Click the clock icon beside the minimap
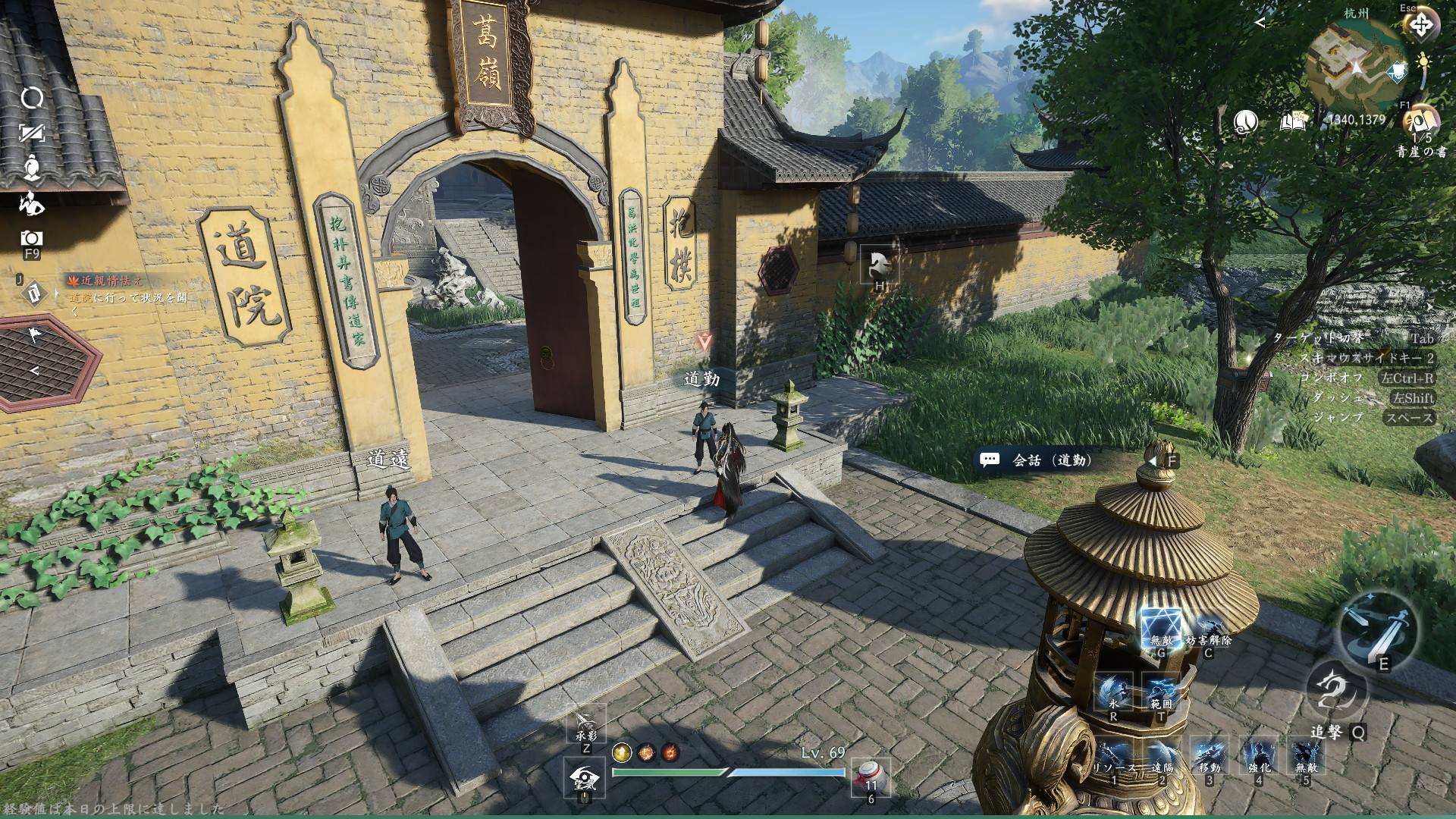 (x=1245, y=121)
